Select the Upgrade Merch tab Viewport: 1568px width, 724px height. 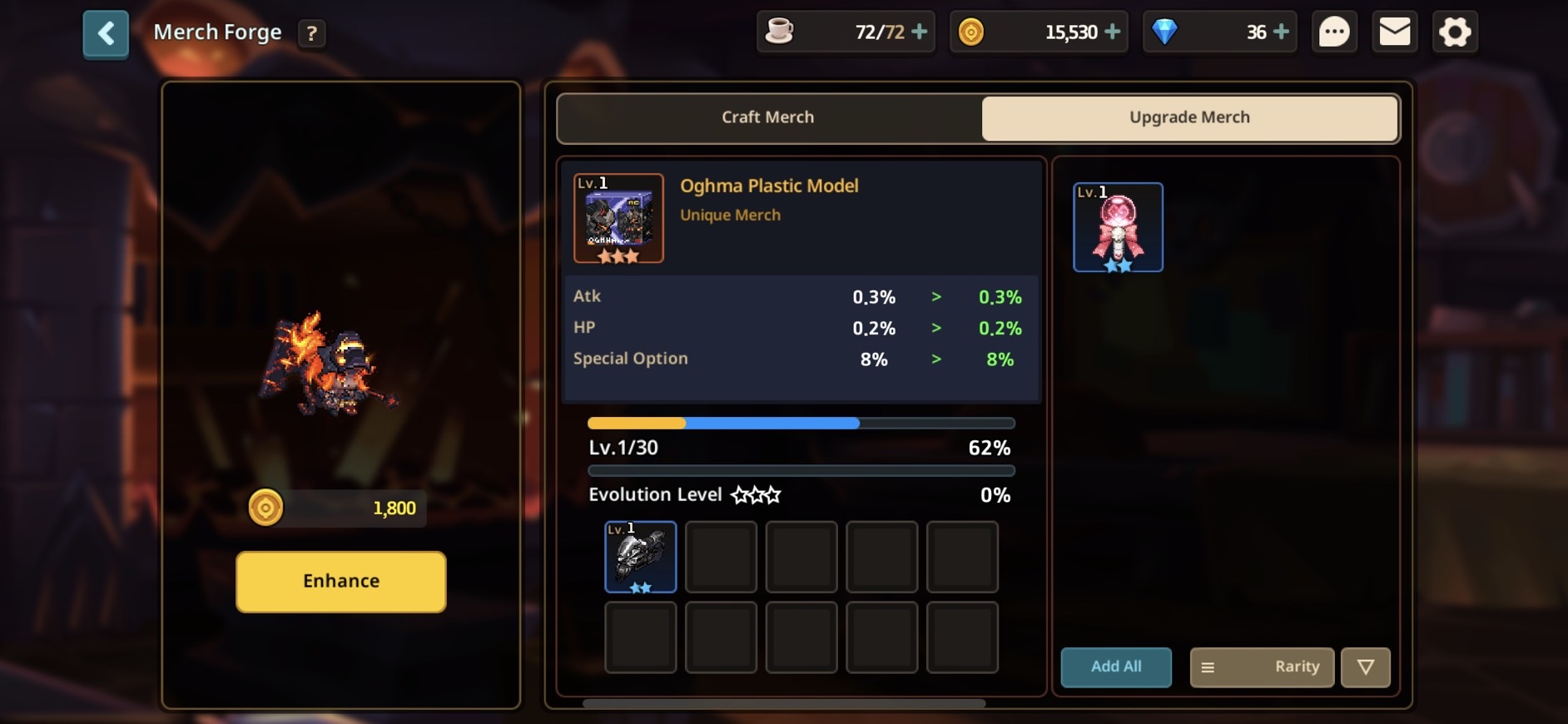[x=1189, y=117]
